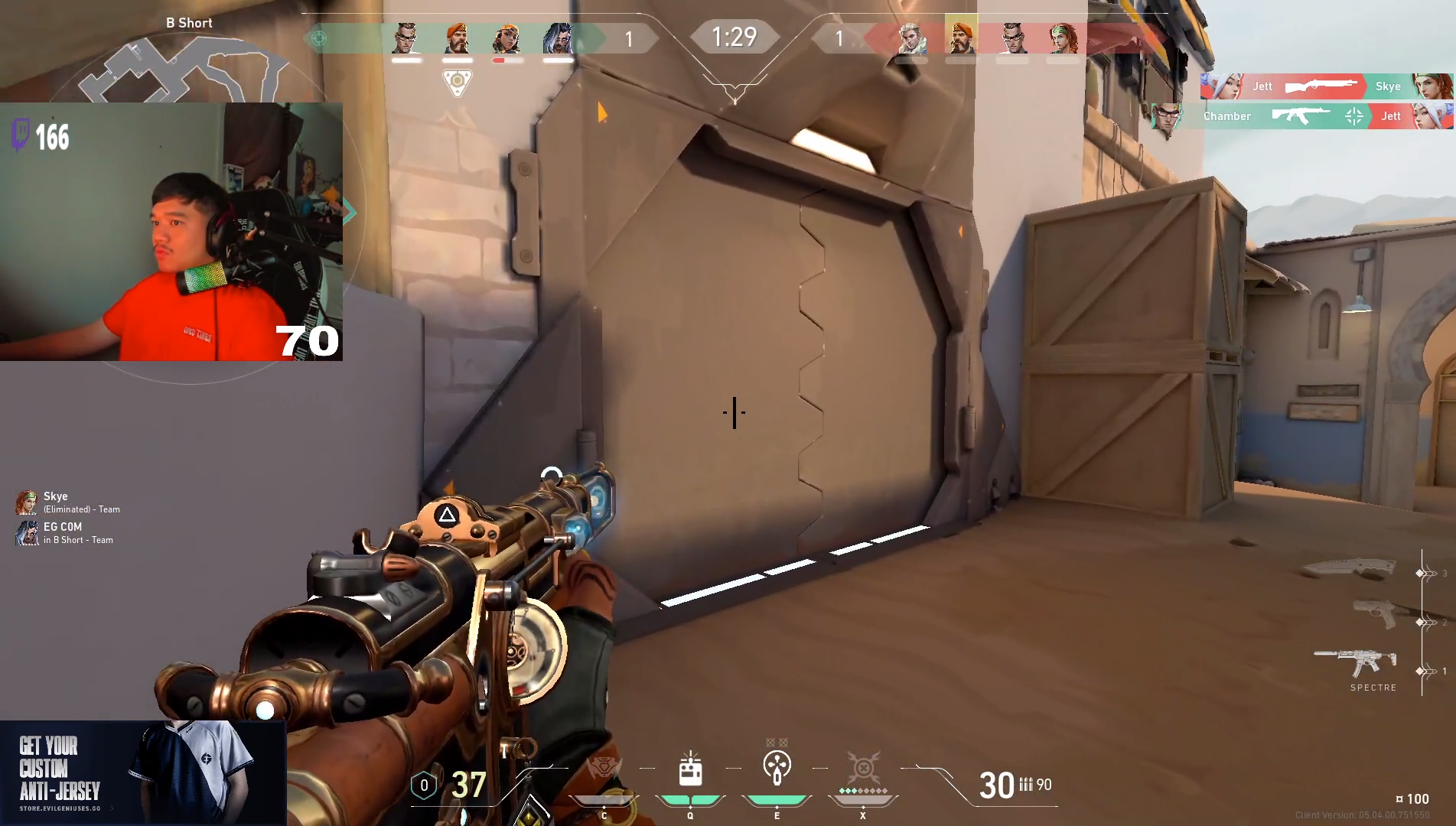Screen dimensions: 1456x826
Task: Select the Tour de Force ultimate icon above X
Action: [863, 767]
